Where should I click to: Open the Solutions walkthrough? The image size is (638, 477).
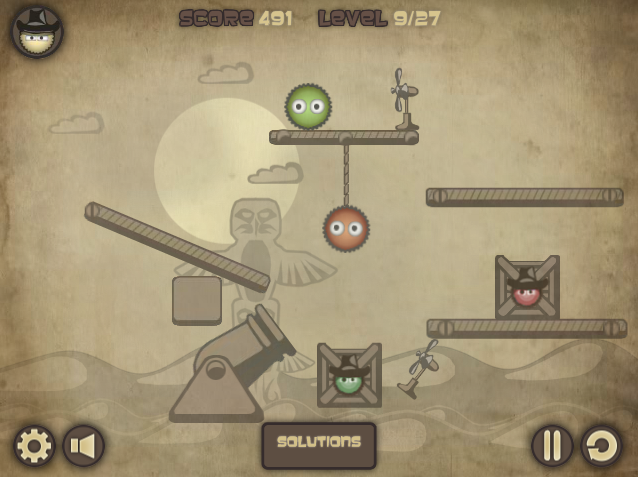319,444
